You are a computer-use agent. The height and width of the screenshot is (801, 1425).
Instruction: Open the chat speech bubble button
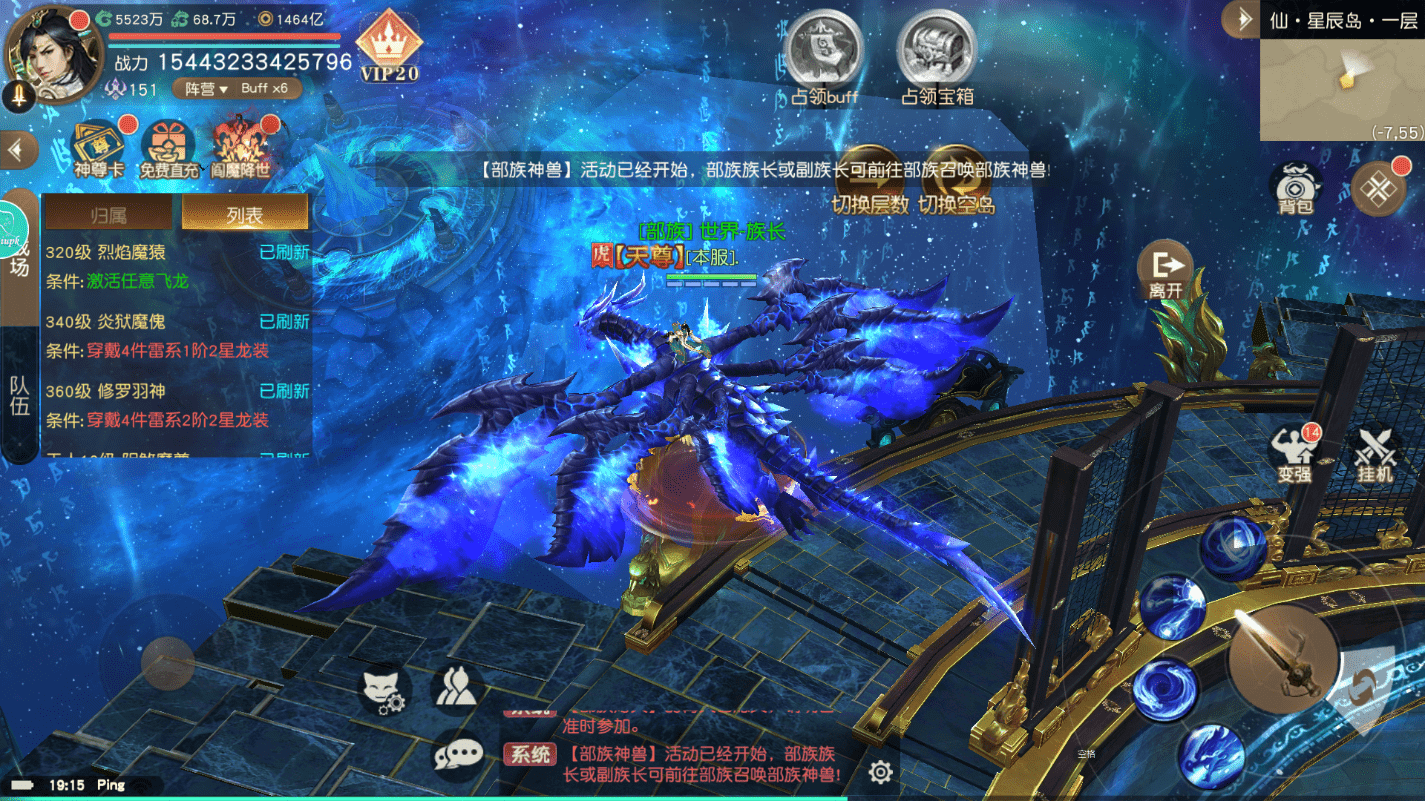tap(458, 754)
